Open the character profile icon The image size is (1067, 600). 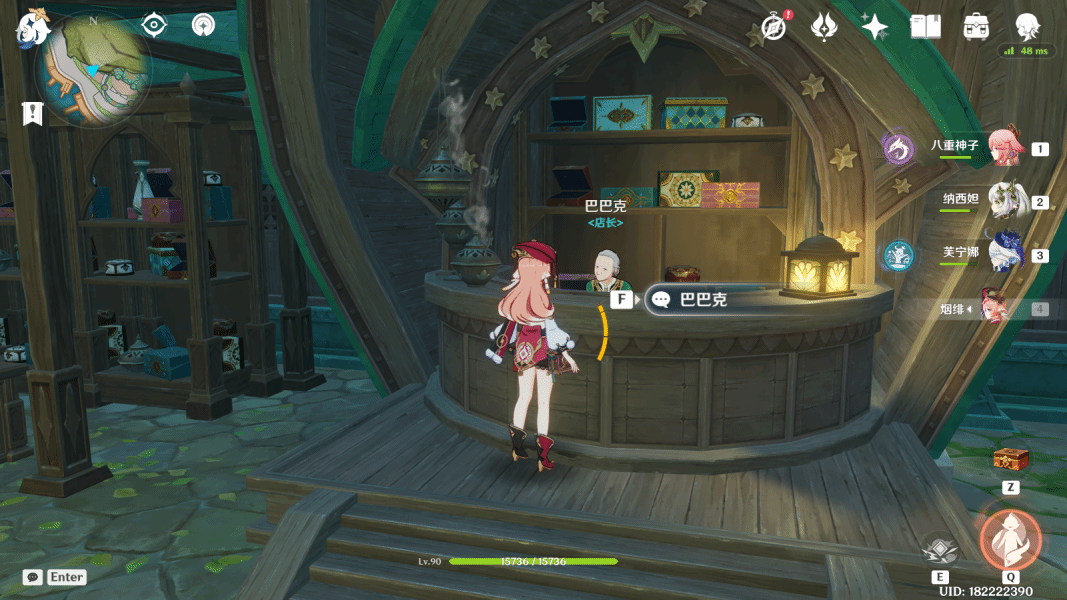1027,27
